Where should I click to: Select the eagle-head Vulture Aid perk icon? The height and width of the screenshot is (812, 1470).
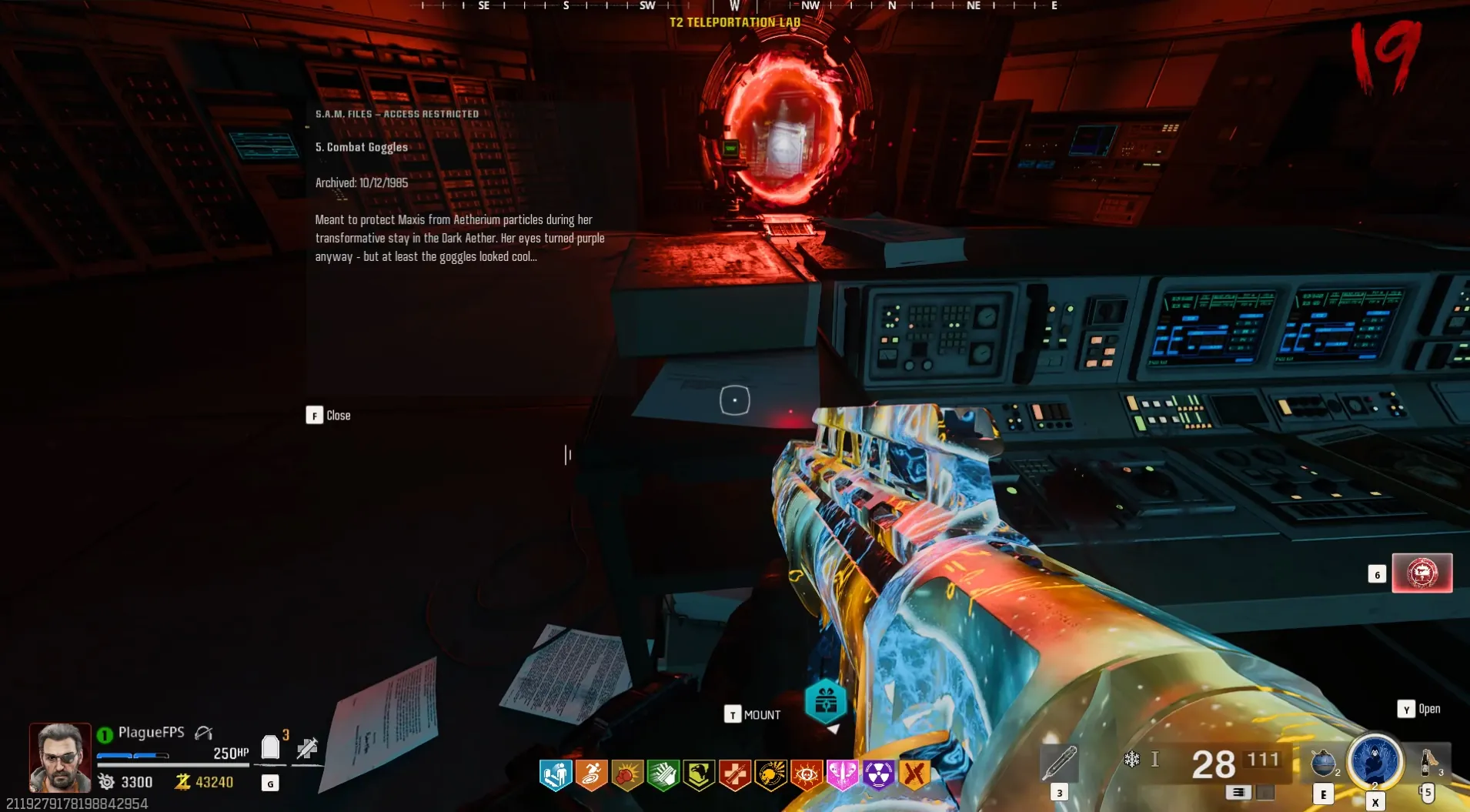tap(699, 774)
